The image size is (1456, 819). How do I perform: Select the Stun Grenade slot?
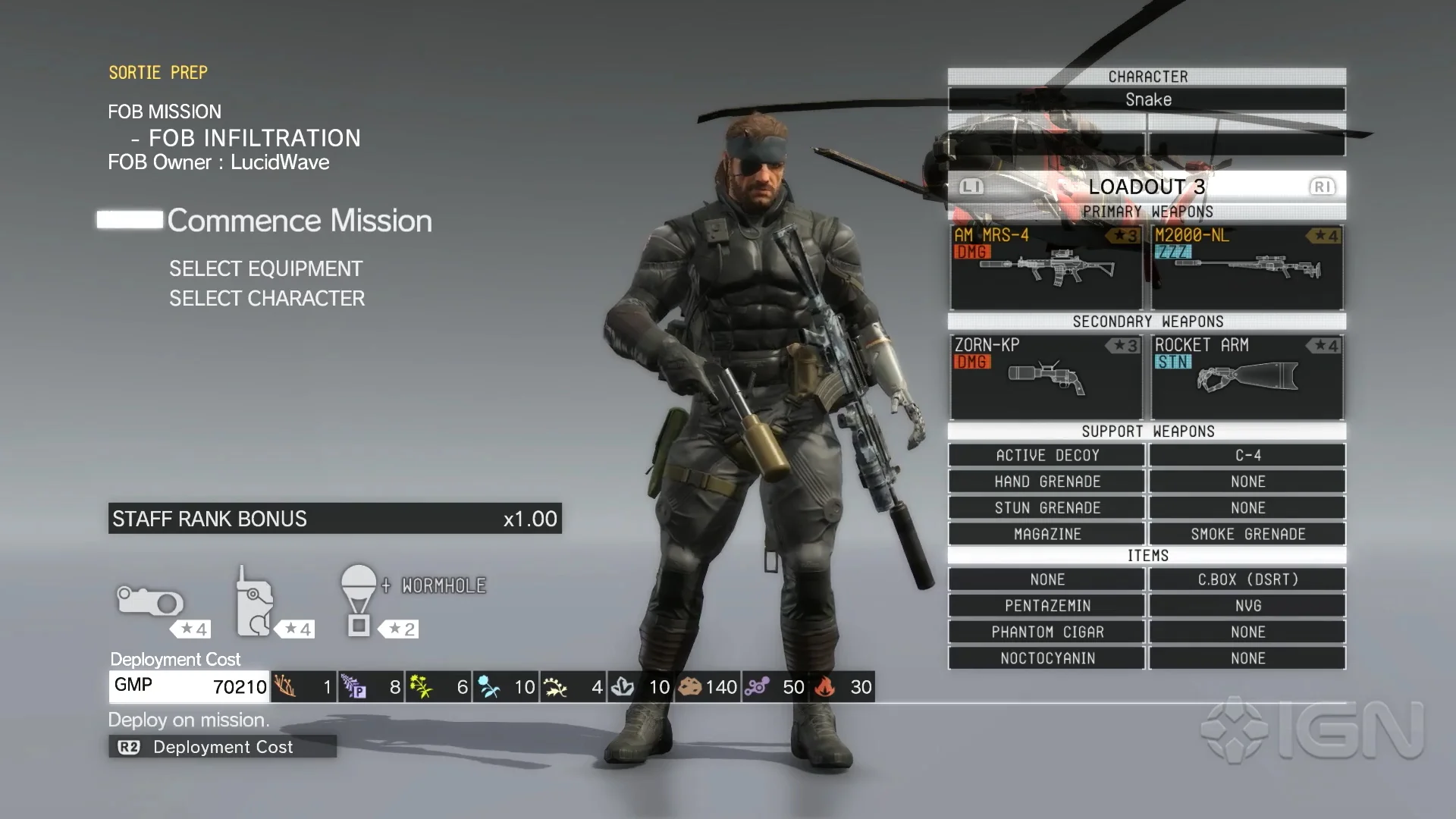pos(1046,507)
